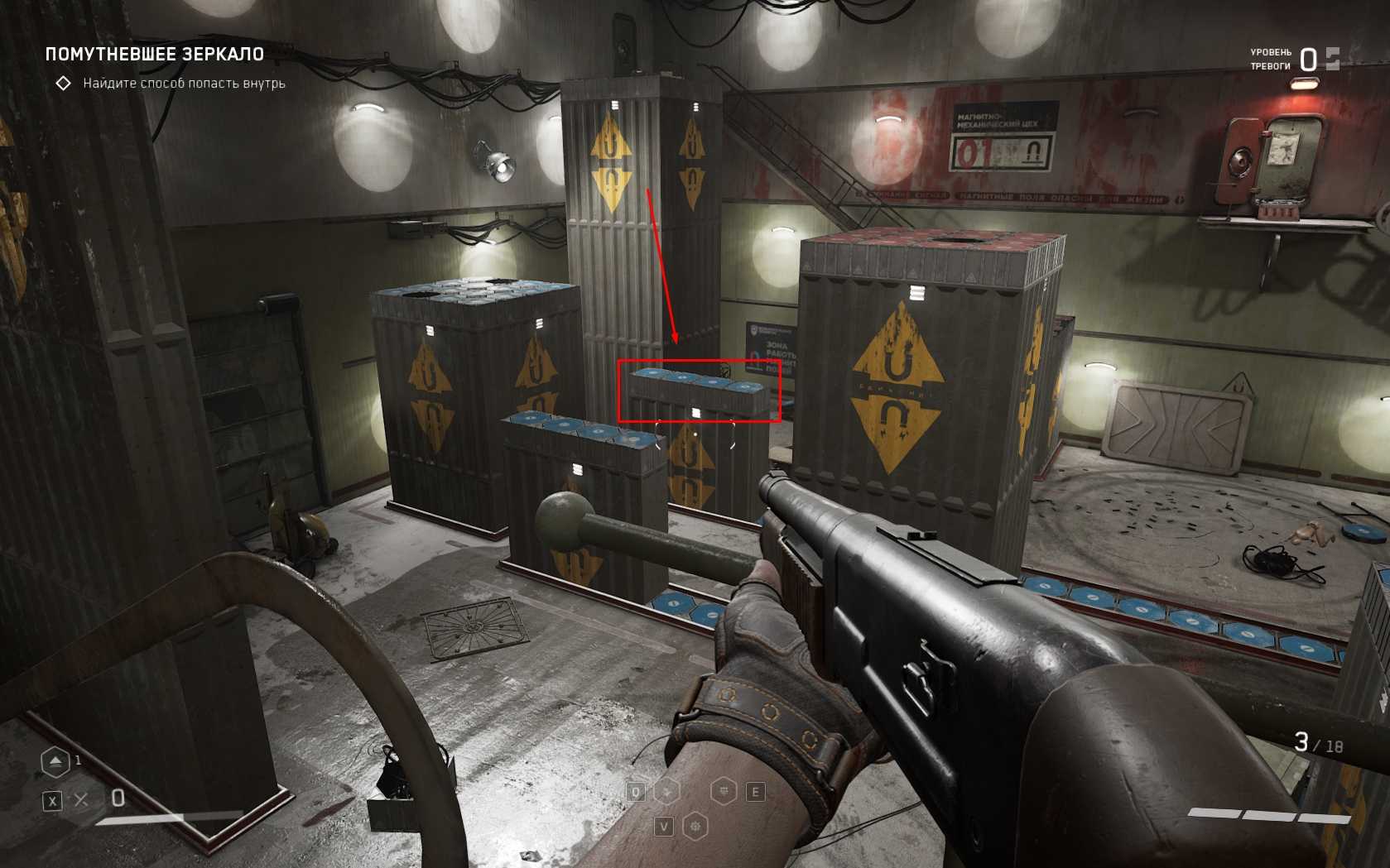The image size is (1390, 868).
Task: Activate the gear-shaped hexagon ability icon
Action: tap(695, 826)
